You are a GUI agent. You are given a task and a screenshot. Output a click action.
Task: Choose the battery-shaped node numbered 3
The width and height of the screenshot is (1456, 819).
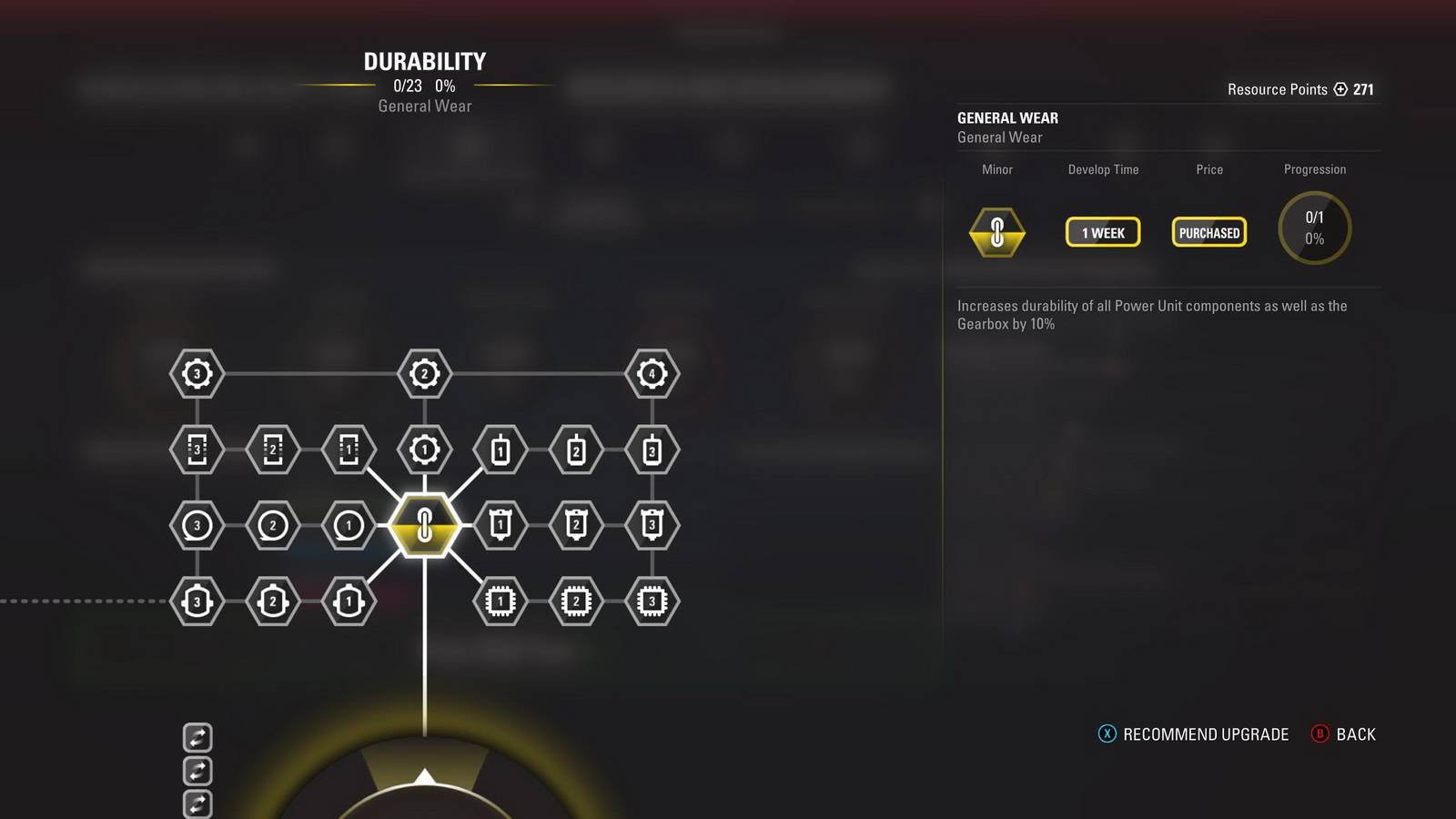point(652,450)
